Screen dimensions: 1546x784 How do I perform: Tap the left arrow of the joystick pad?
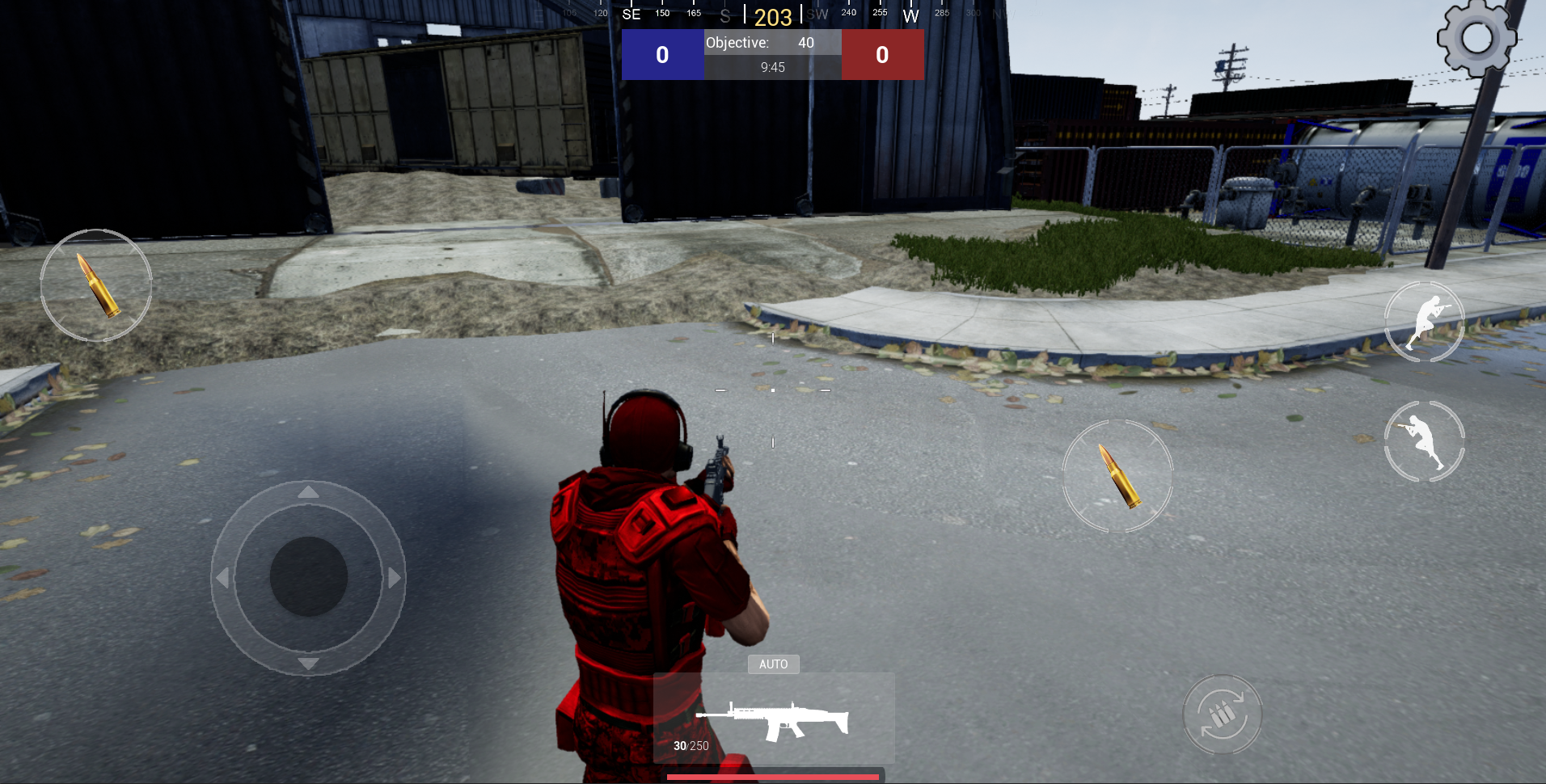click(x=221, y=576)
